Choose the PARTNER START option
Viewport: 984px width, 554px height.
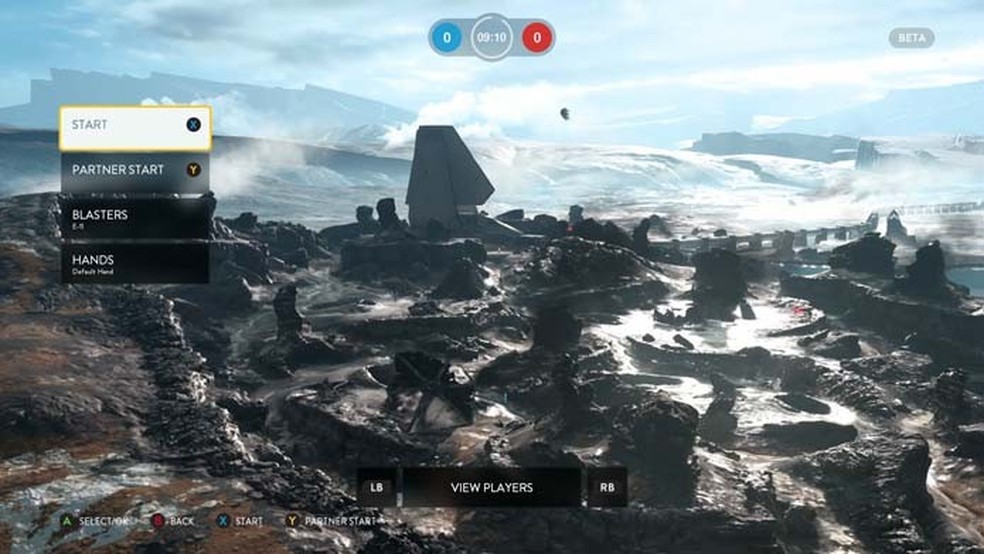coord(135,171)
